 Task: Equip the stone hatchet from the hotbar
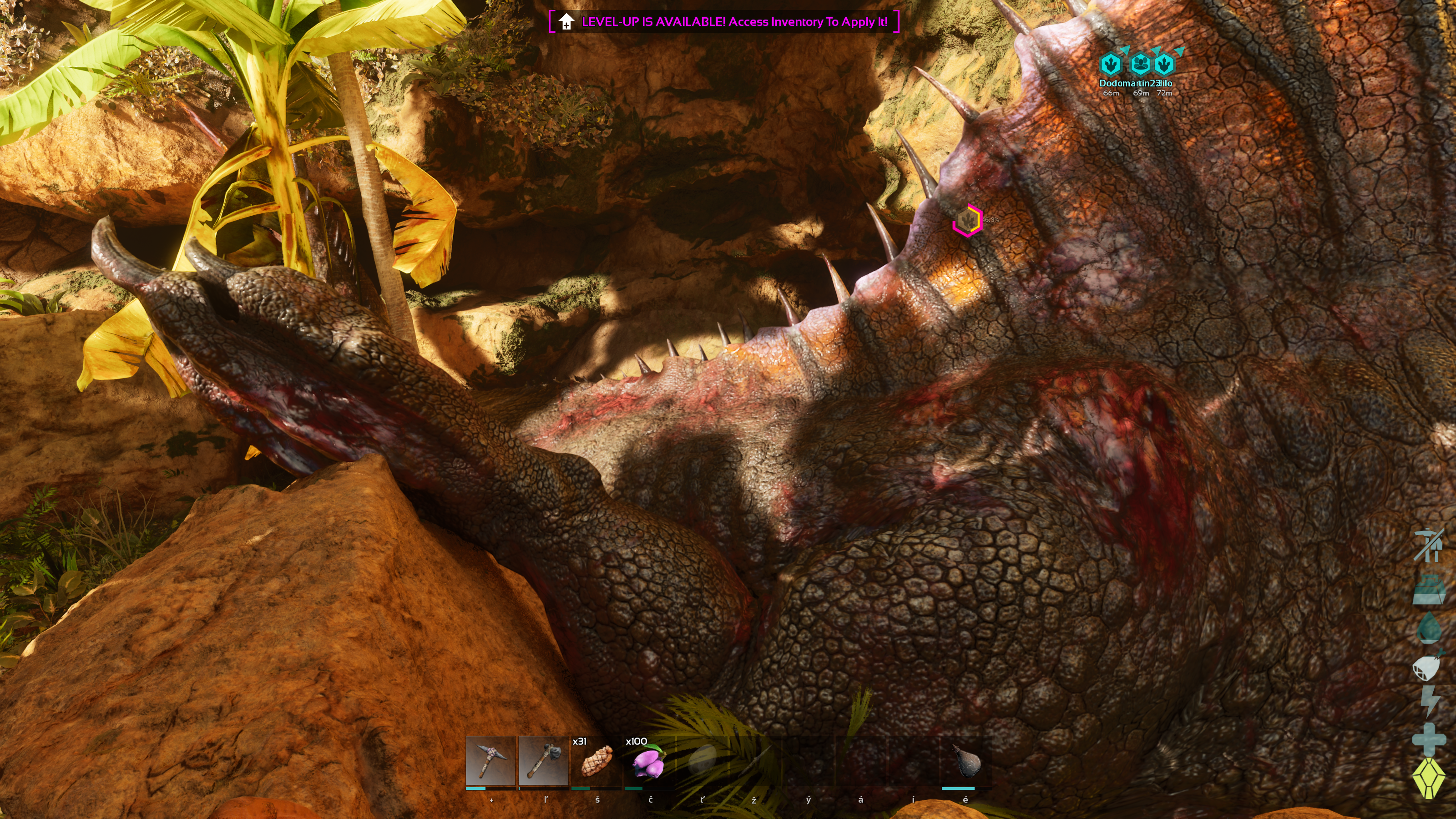pyautogui.click(x=543, y=761)
